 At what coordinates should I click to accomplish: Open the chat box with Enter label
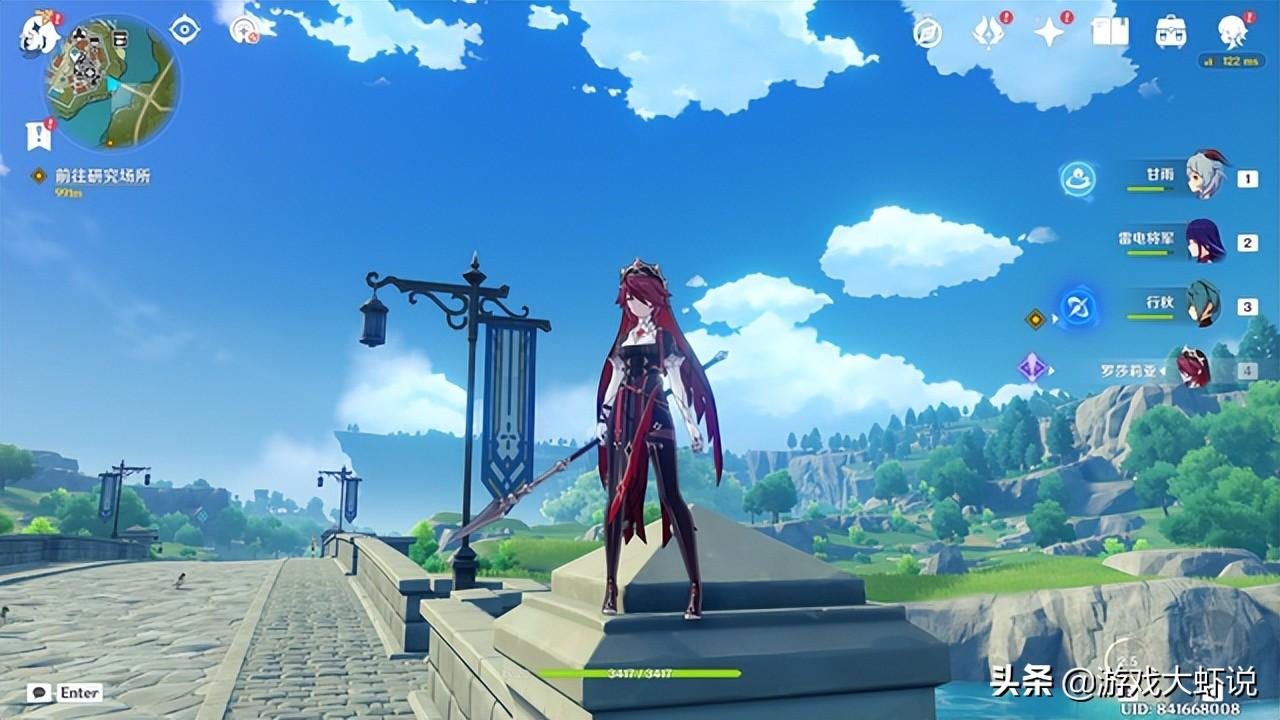coord(65,692)
